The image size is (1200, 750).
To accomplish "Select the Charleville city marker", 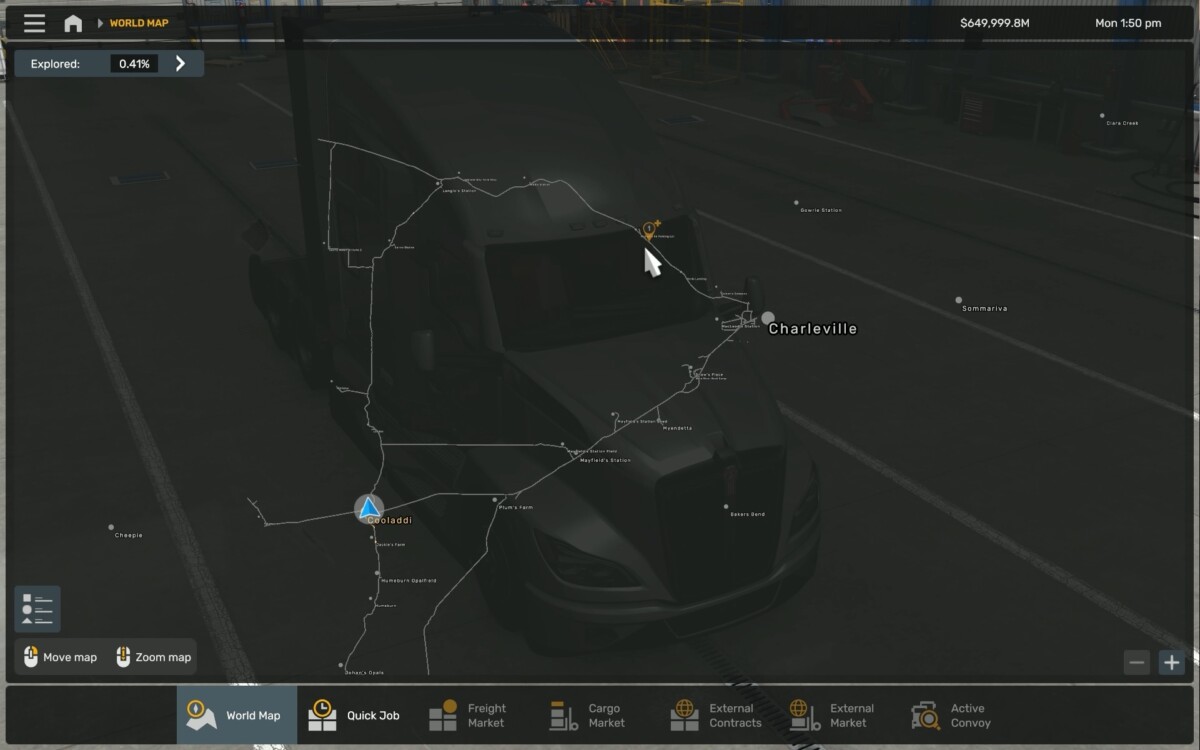I will 768,319.
